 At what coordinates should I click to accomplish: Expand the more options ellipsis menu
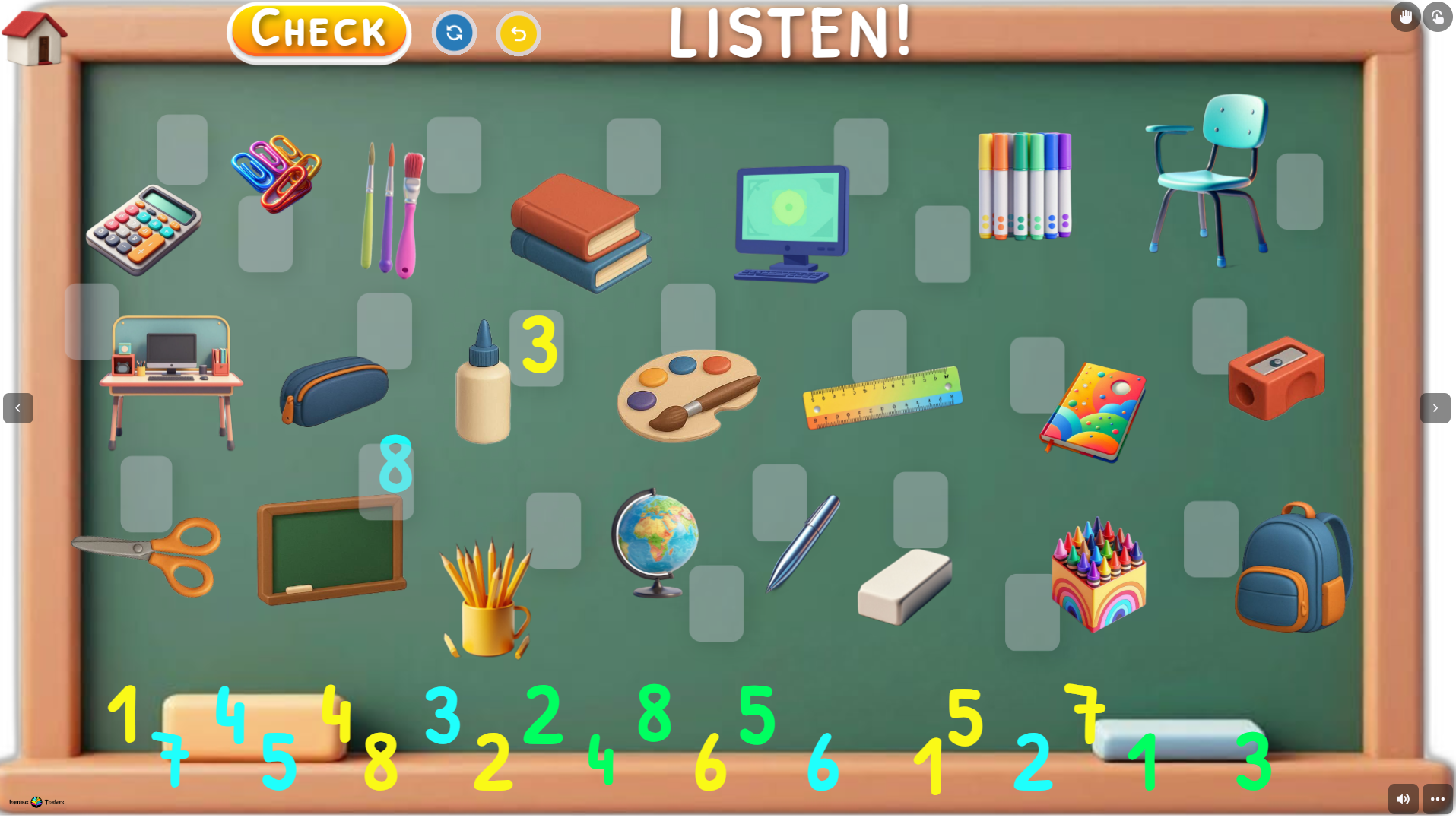[1438, 798]
